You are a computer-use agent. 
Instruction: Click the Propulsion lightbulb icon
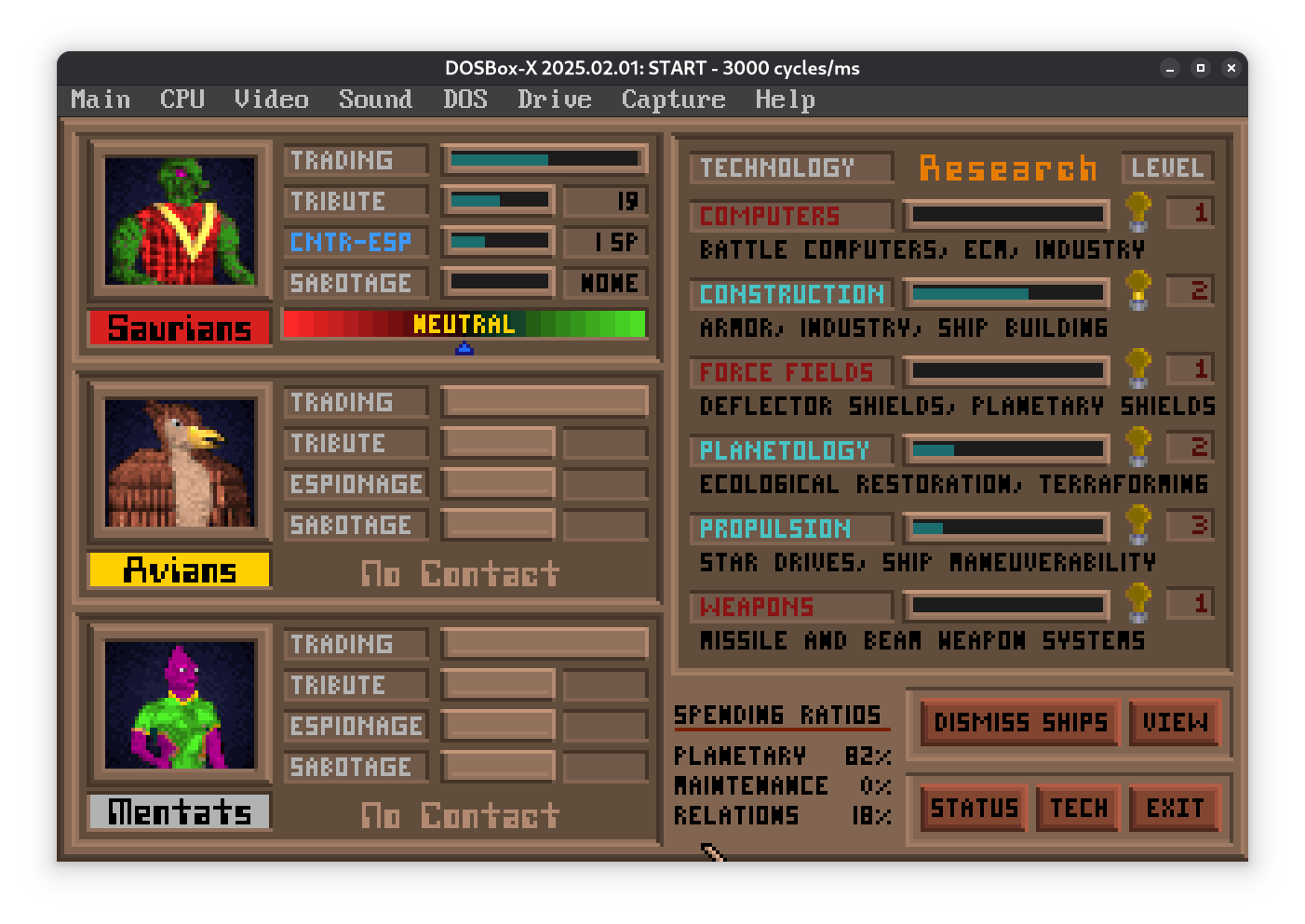tap(1137, 525)
